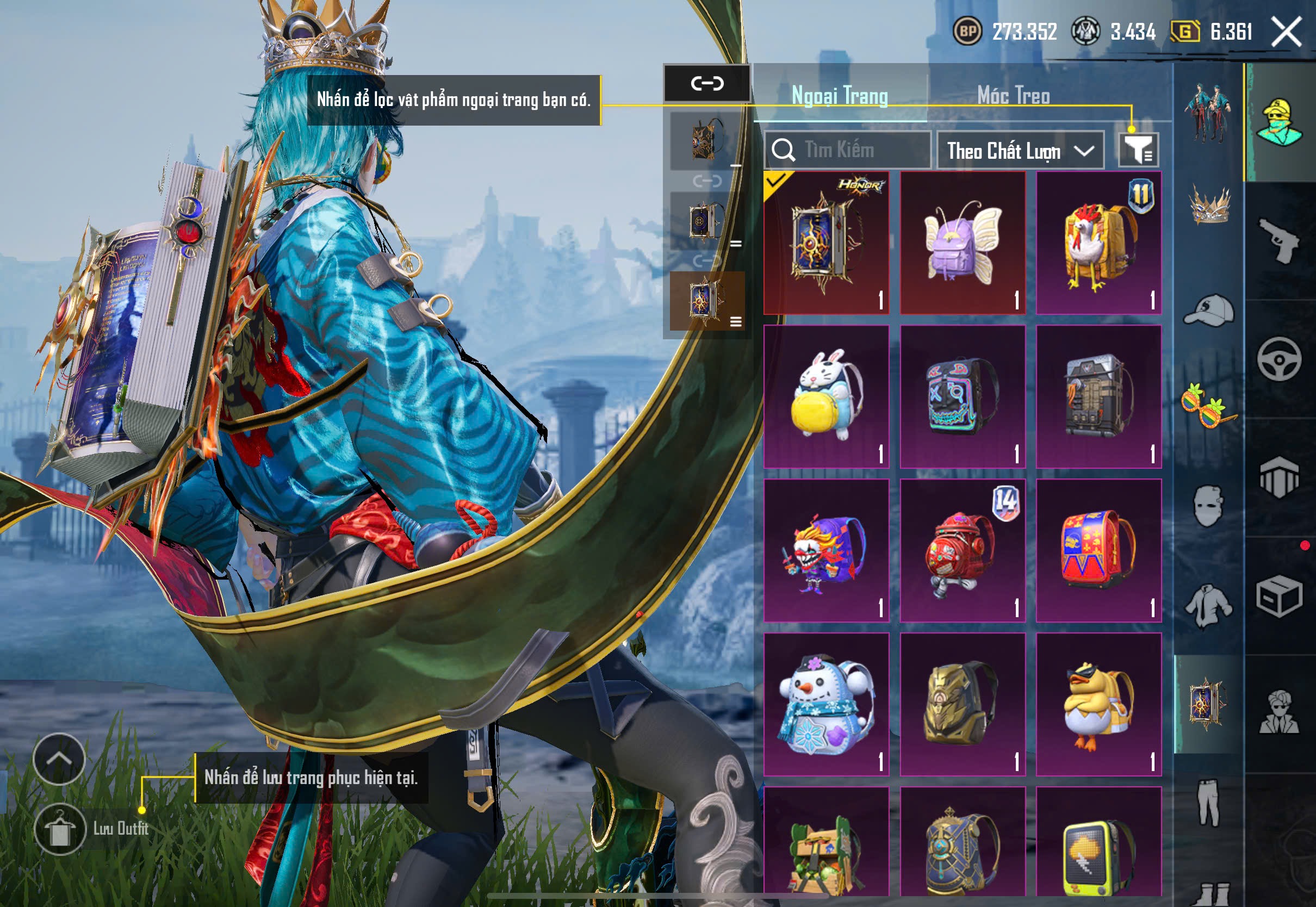Equip the white rabbit backpack
1316x907 pixels.
[x=826, y=396]
